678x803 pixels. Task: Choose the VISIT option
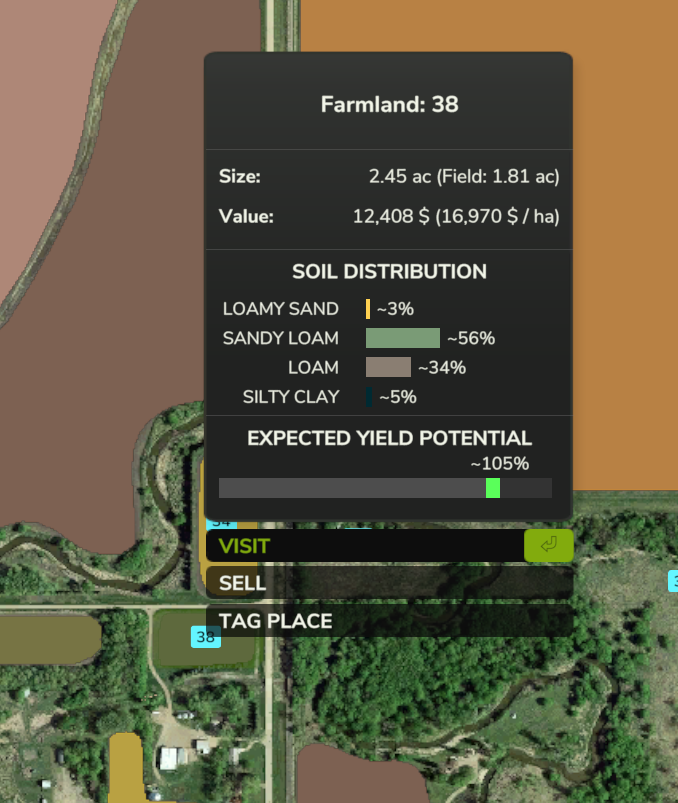click(x=365, y=546)
